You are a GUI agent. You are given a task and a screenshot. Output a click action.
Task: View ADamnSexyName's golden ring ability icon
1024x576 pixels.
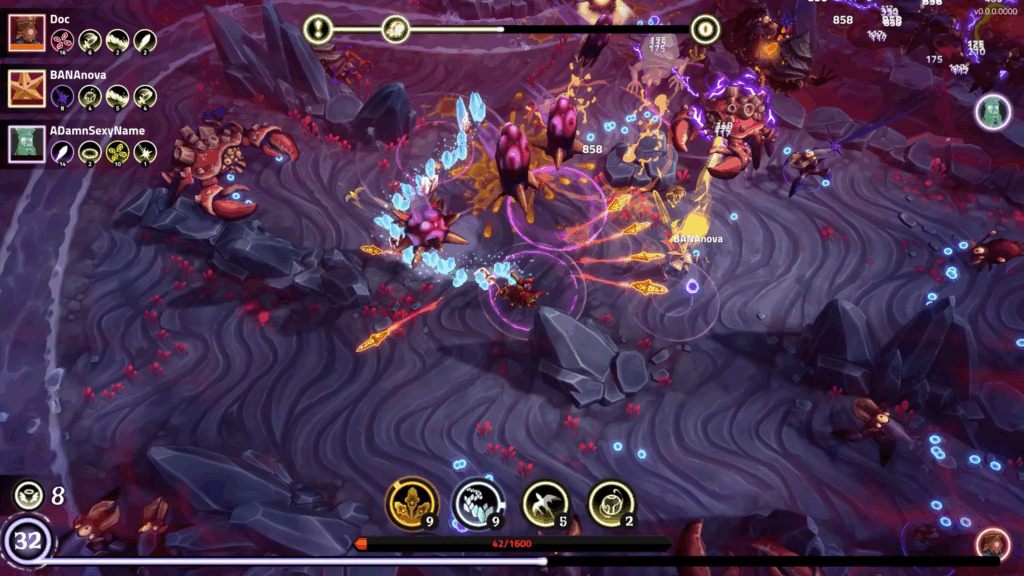pyautogui.click(x=90, y=152)
